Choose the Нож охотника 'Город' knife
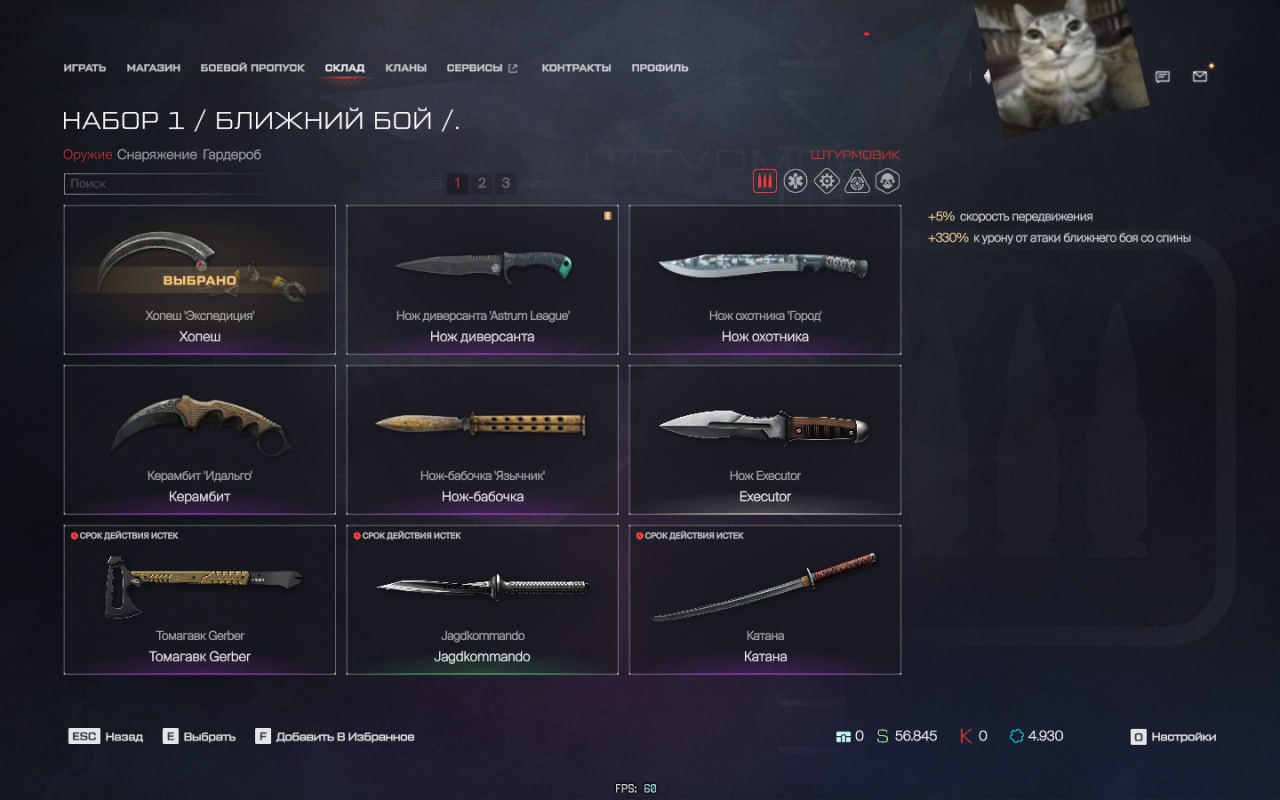Viewport: 1280px width, 800px height. [x=765, y=279]
